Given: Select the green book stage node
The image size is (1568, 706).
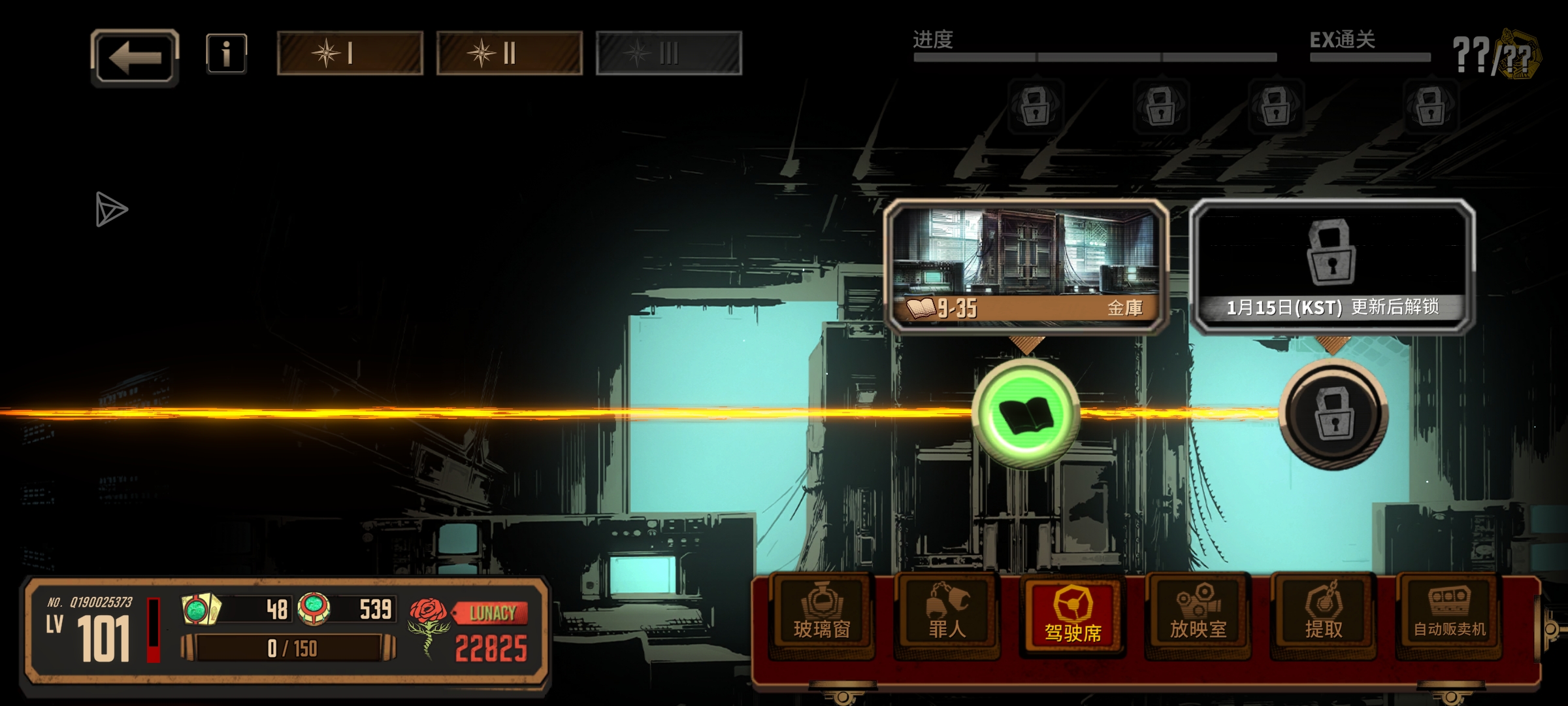Looking at the screenshot, I should coord(1026,414).
